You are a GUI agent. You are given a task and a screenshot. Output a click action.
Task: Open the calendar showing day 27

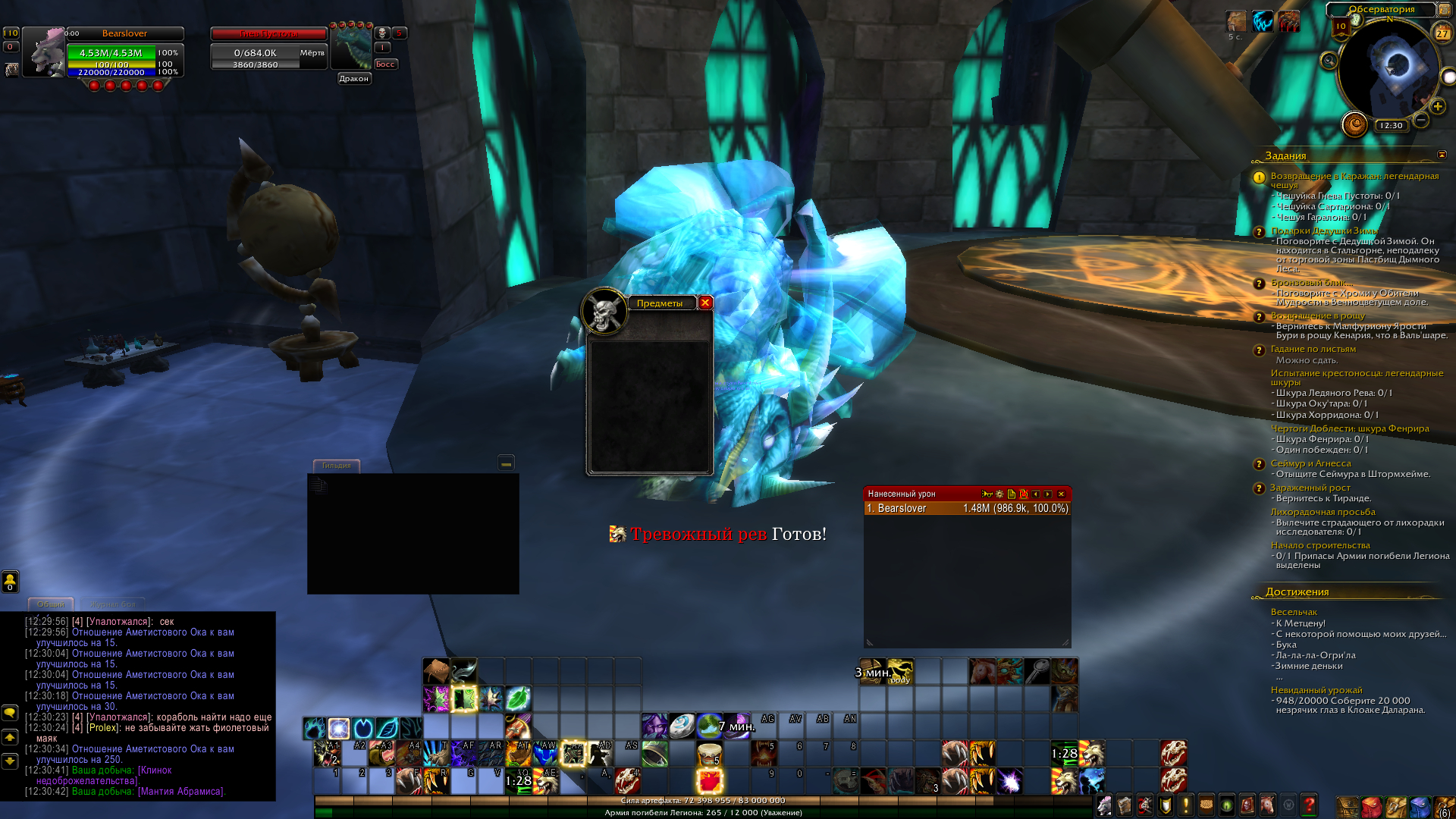pyautogui.click(x=1442, y=33)
